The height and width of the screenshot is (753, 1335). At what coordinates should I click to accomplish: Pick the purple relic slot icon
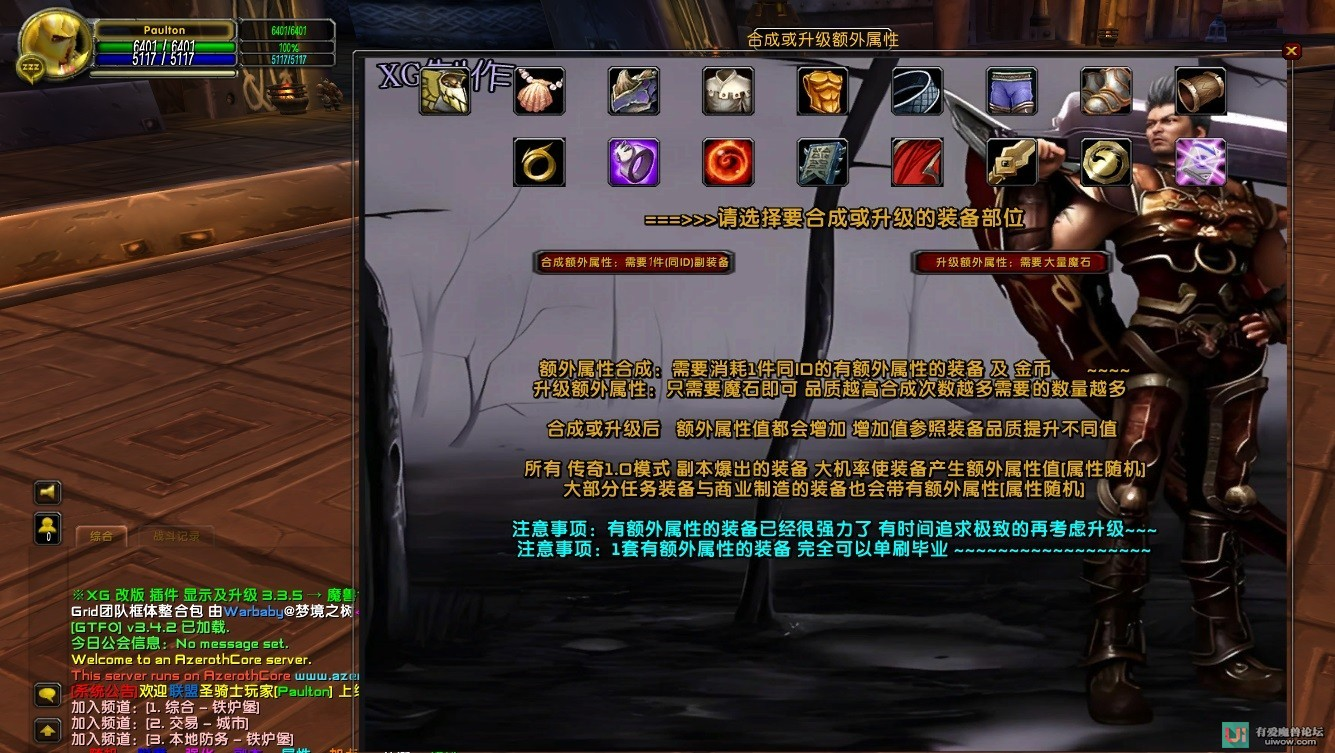point(1199,162)
